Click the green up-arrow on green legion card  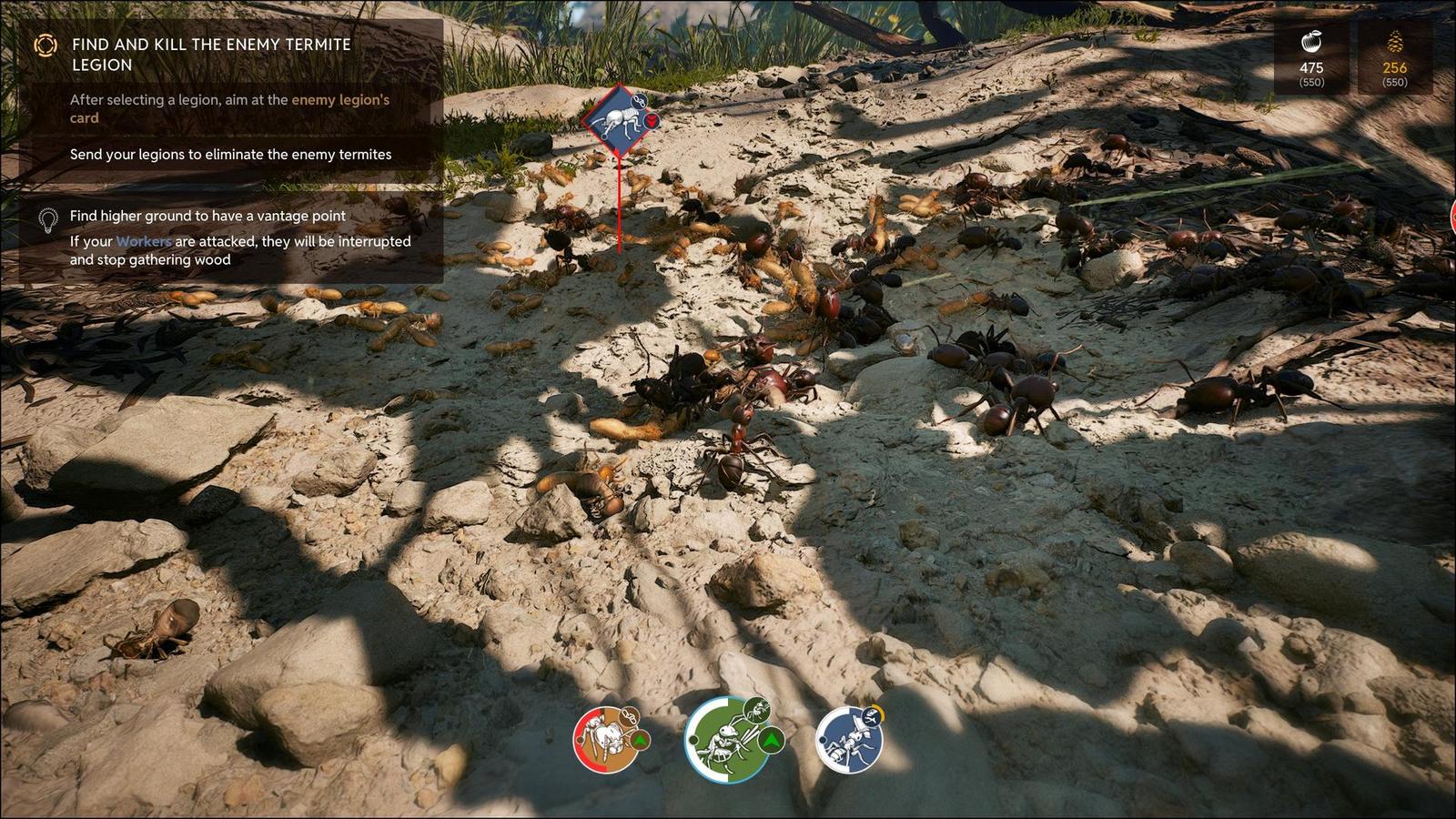point(773,740)
